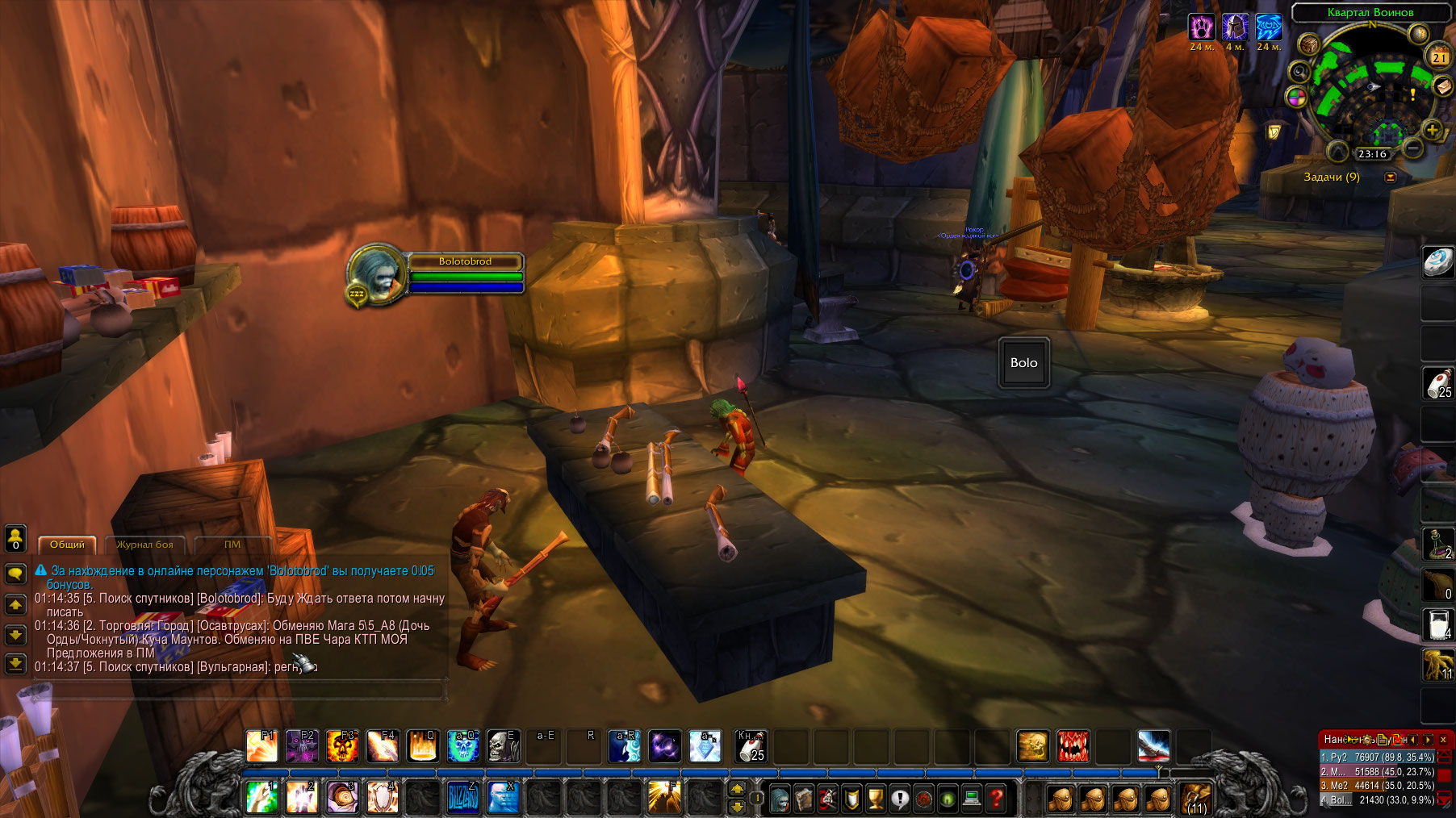The width and height of the screenshot is (1456, 818).
Task: Zoom out with the minimap minus button
Action: point(1412,148)
